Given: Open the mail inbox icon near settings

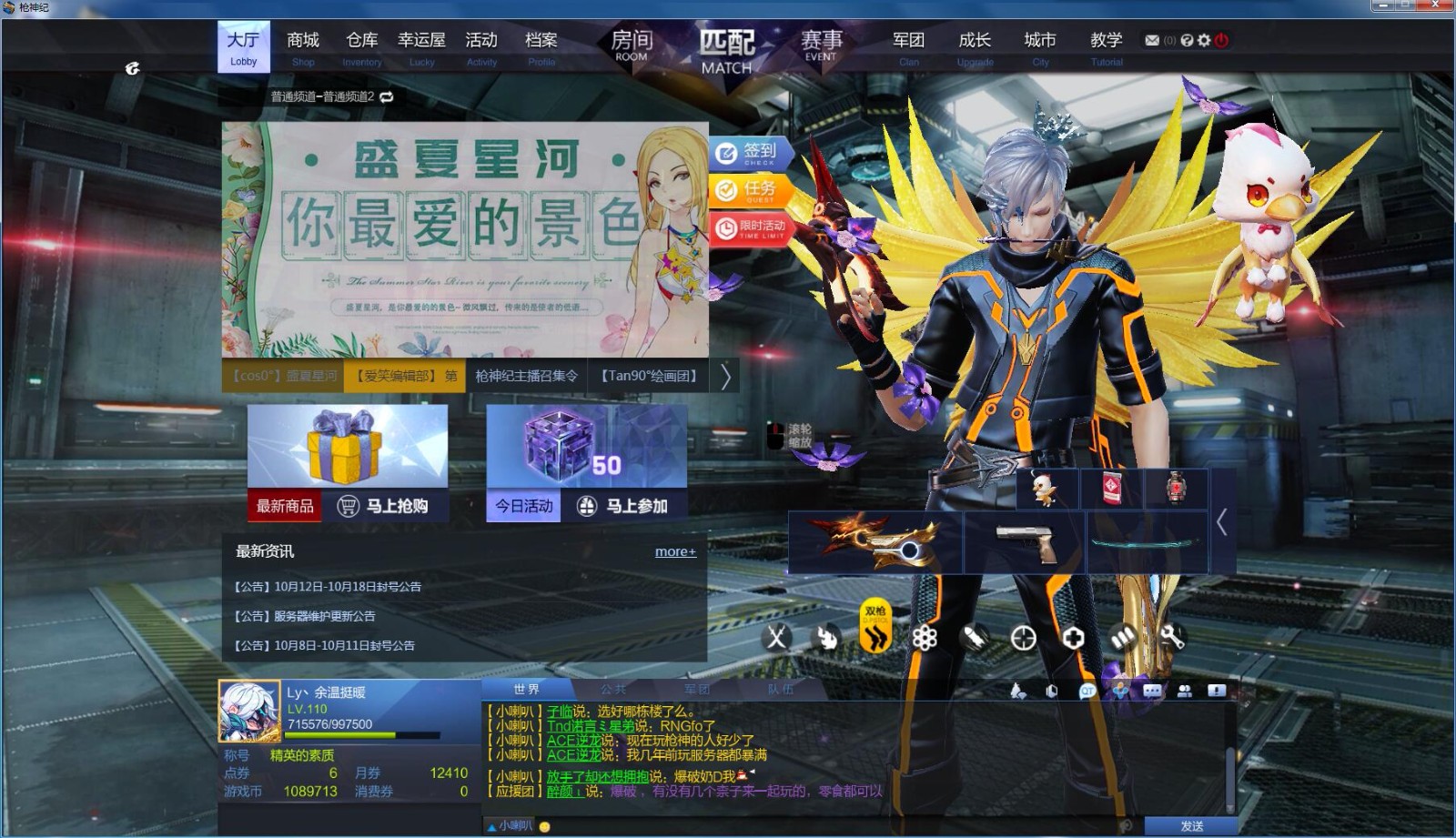Looking at the screenshot, I should tap(1150, 40).
